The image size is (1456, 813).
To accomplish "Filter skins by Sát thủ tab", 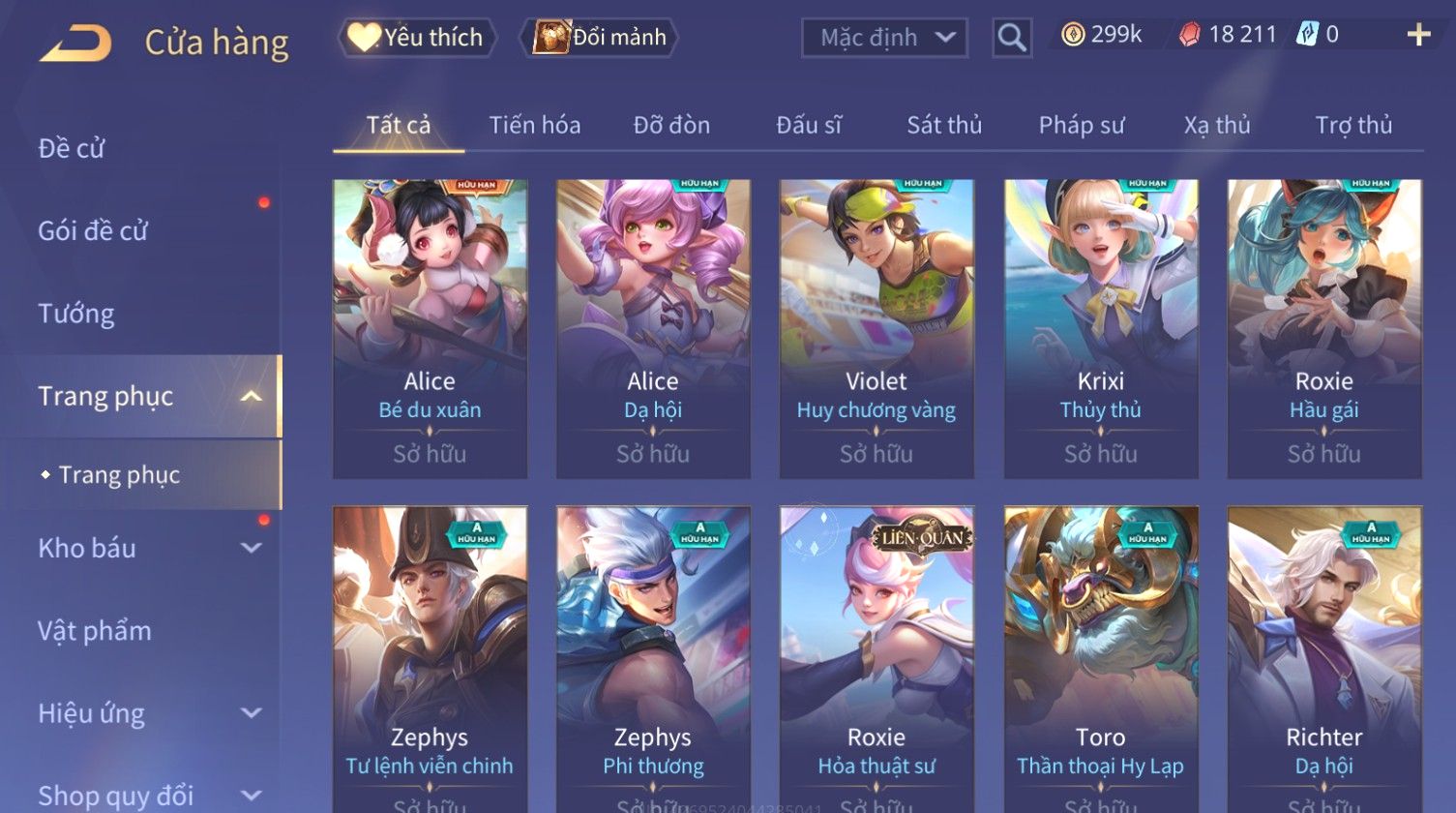I will click(x=943, y=125).
